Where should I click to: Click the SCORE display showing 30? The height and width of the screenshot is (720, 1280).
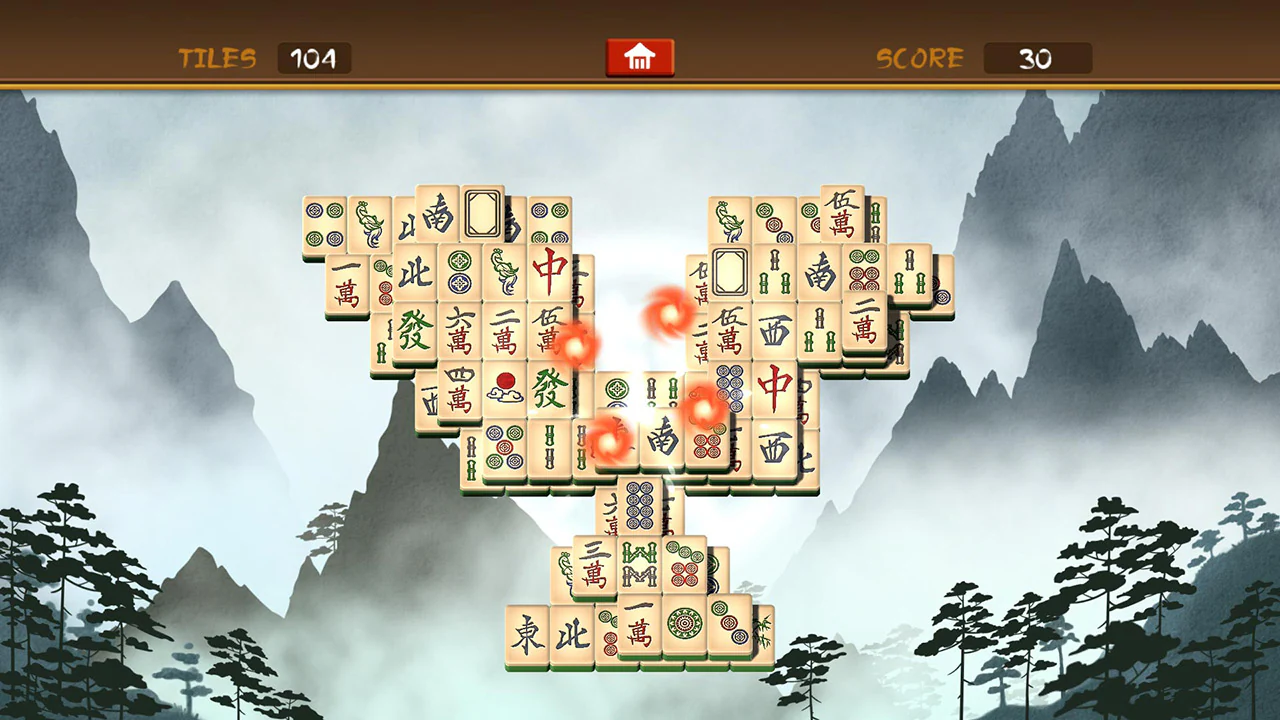pos(1038,58)
